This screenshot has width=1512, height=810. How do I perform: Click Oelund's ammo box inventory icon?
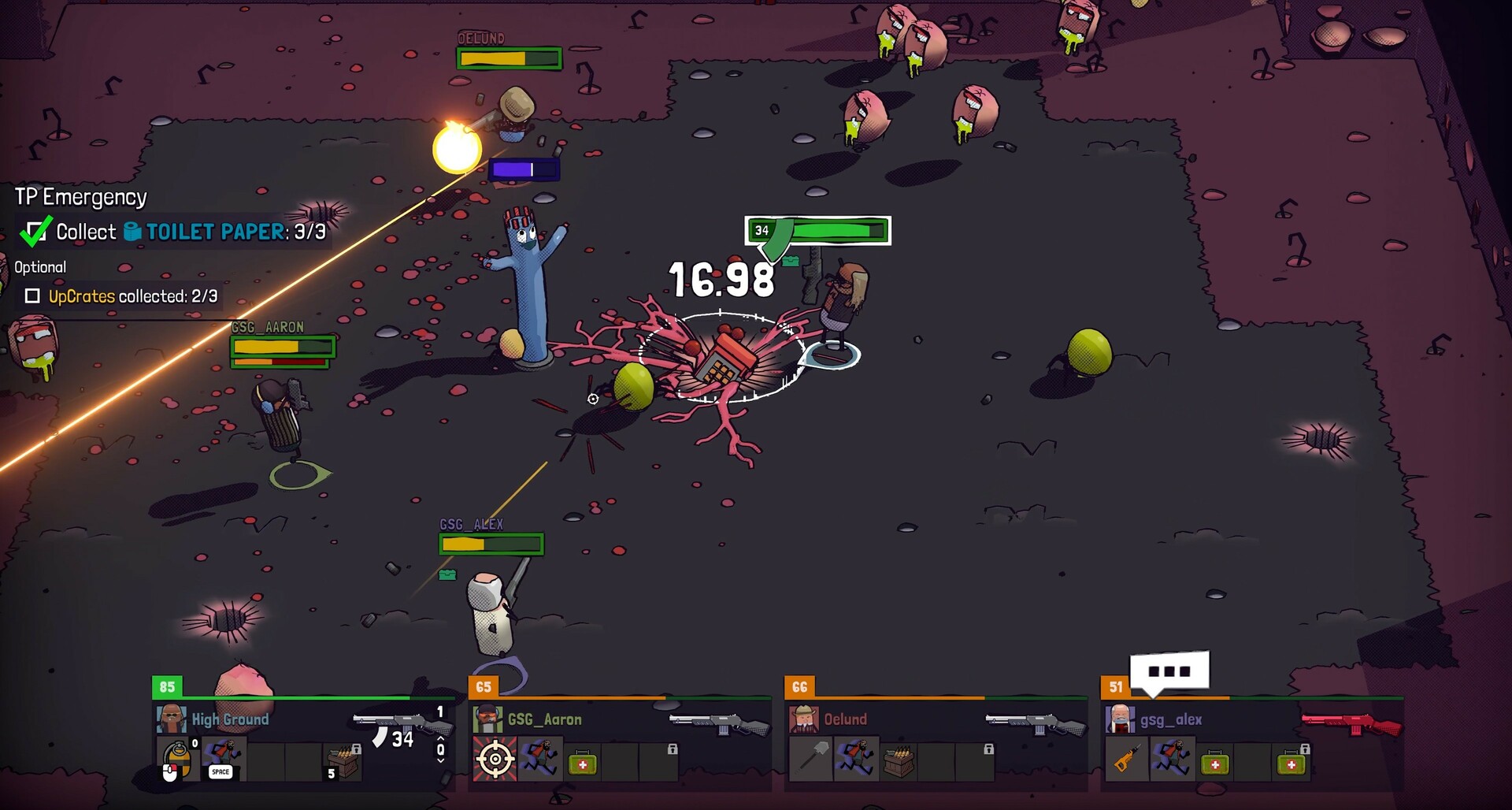[898, 761]
